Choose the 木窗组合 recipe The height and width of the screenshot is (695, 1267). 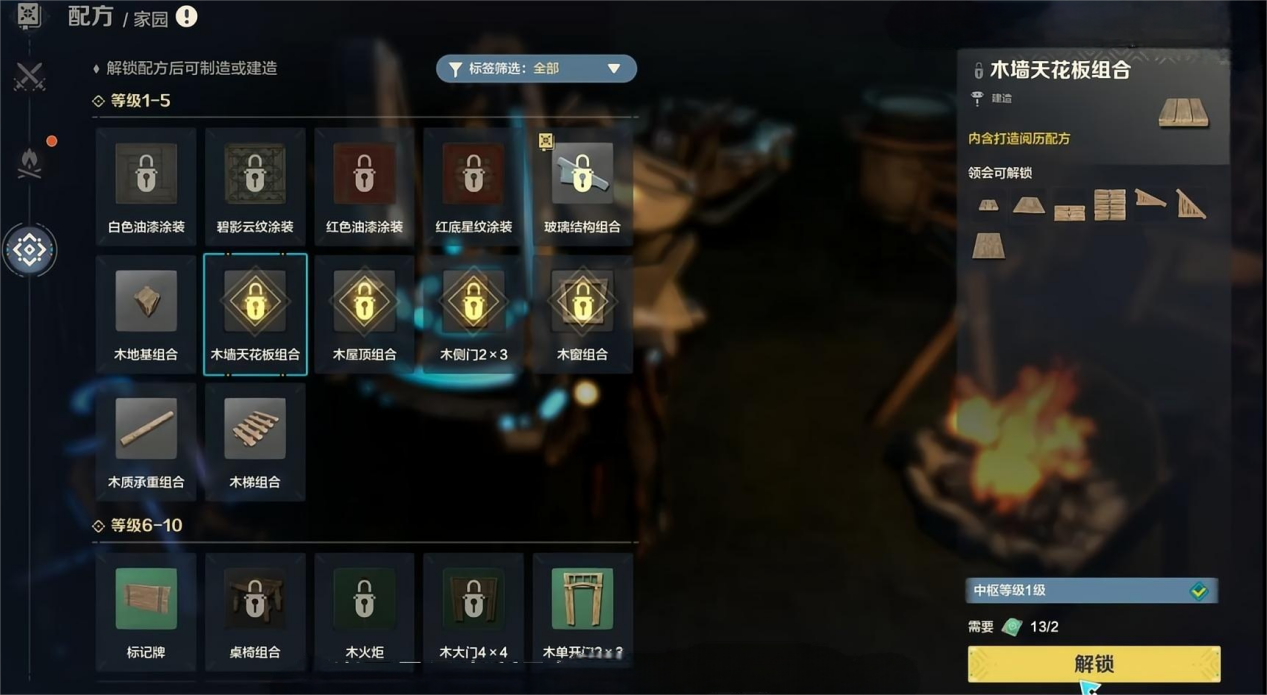click(582, 313)
